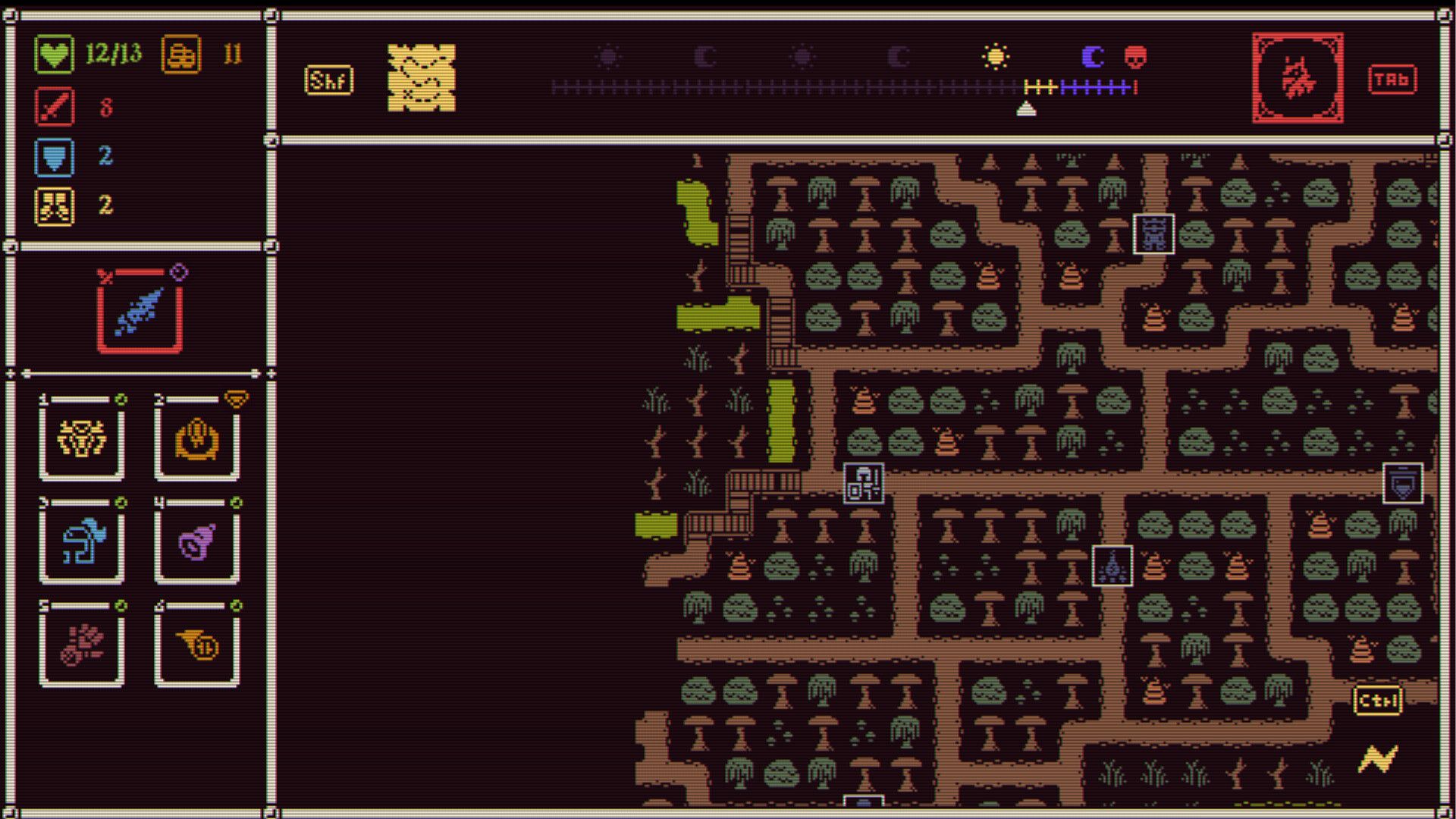
Task: Select the green heart health icon
Action: point(54,54)
